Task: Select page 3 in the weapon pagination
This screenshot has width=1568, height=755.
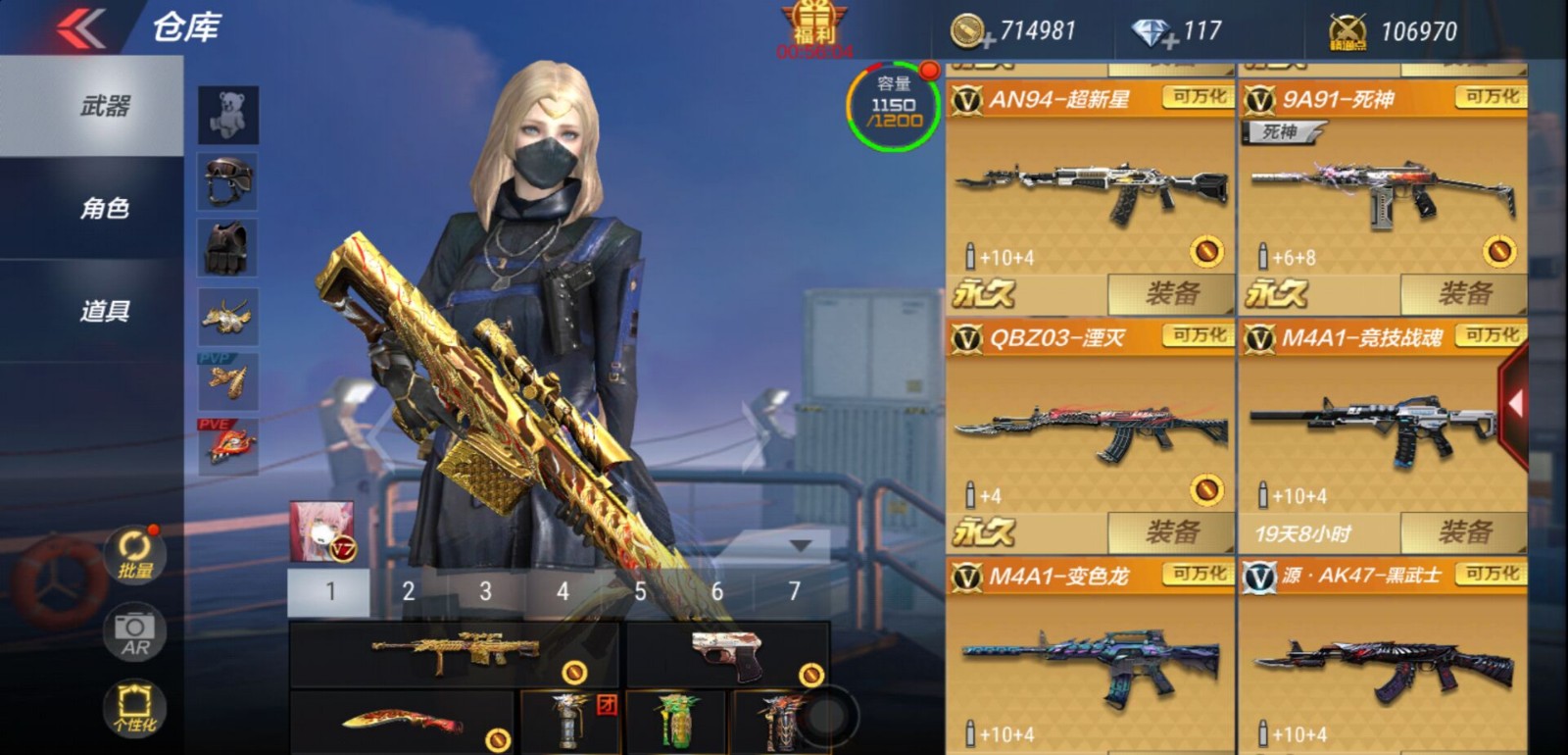Action: pos(484,589)
